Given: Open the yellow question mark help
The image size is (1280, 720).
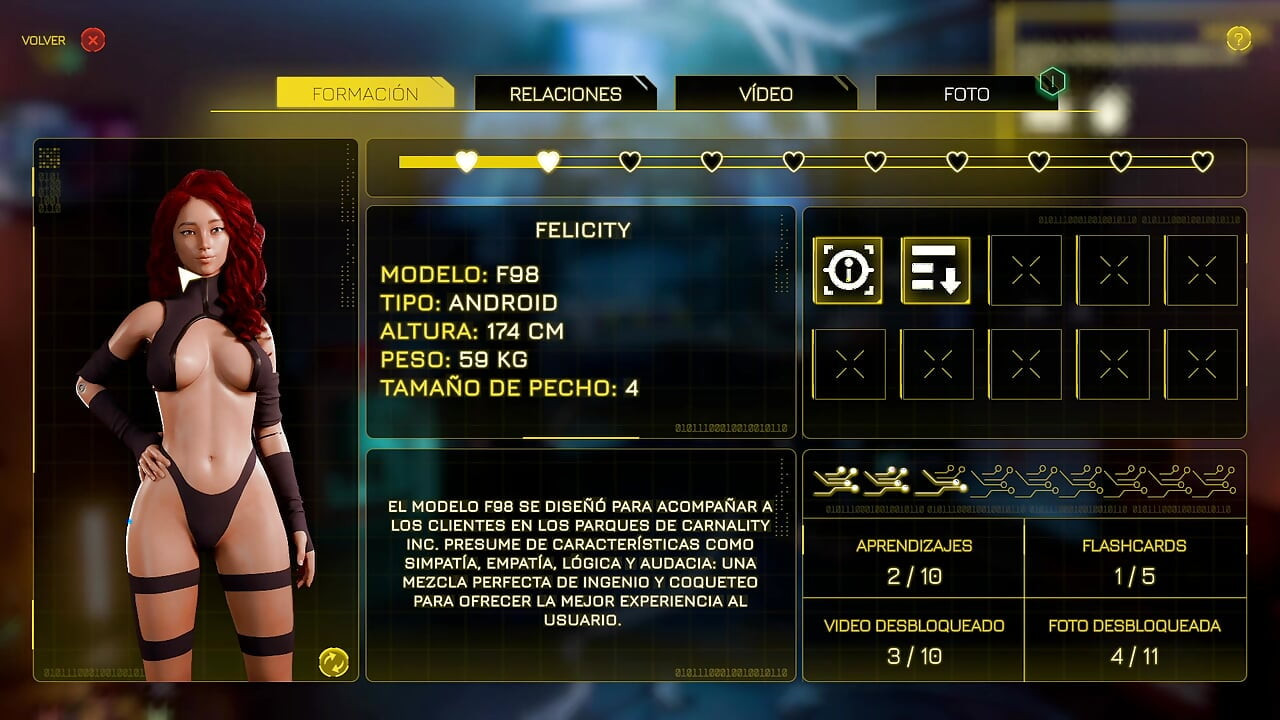Looking at the screenshot, I should [x=1239, y=39].
